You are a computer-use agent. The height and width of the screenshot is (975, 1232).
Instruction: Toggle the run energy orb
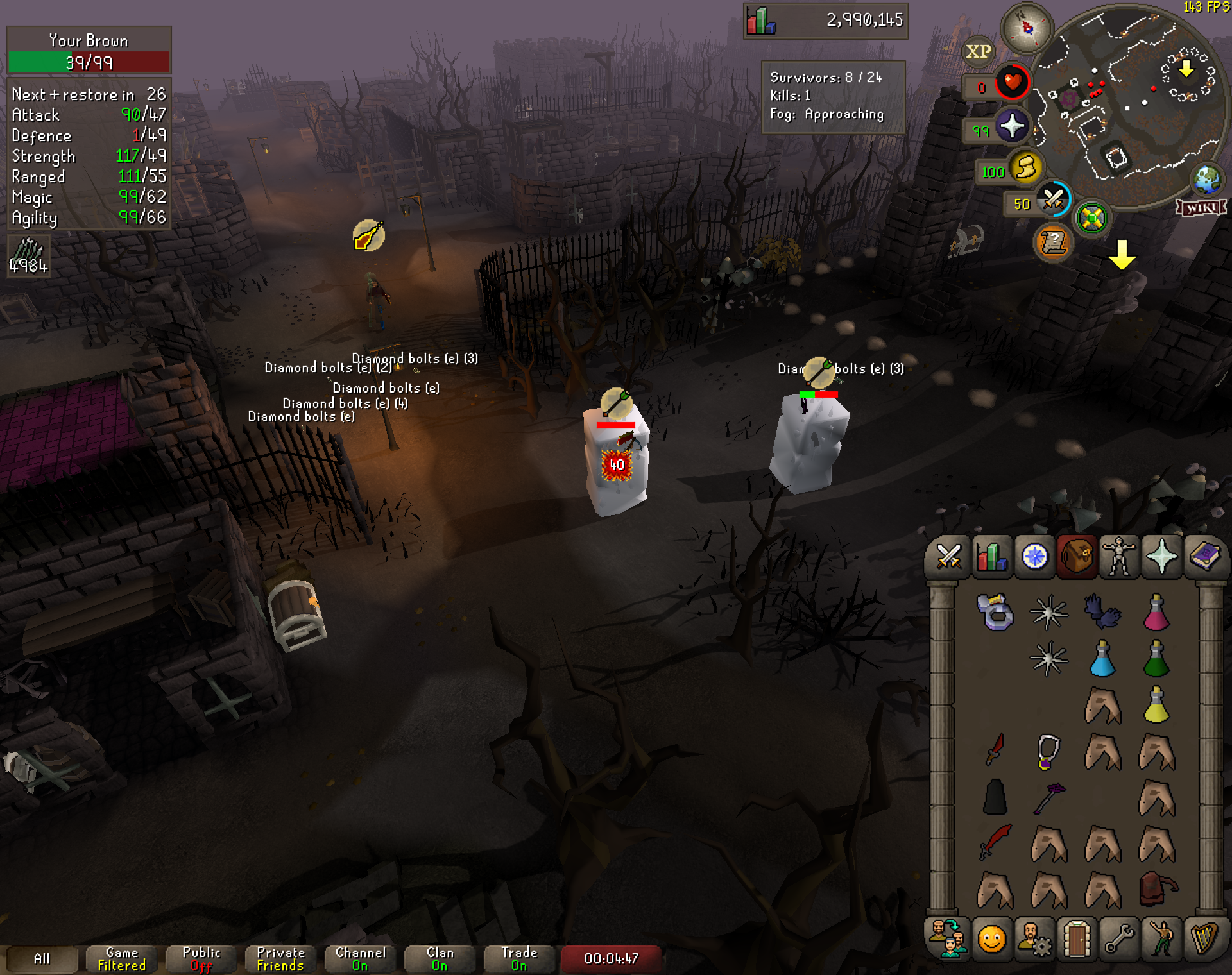(1025, 169)
